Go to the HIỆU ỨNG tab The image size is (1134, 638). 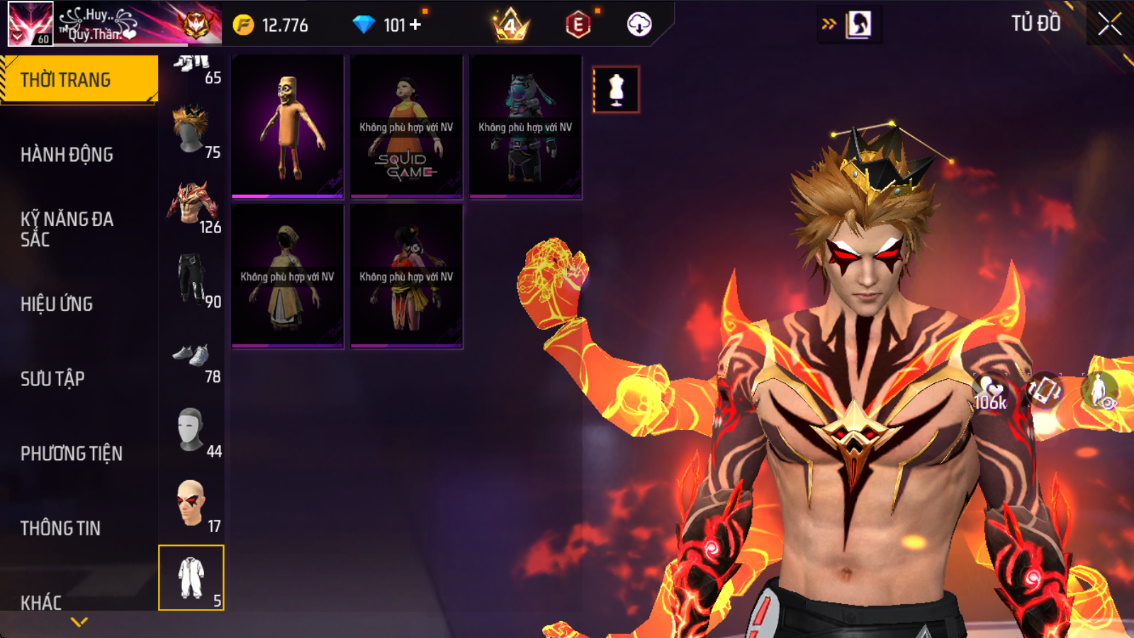tap(57, 304)
